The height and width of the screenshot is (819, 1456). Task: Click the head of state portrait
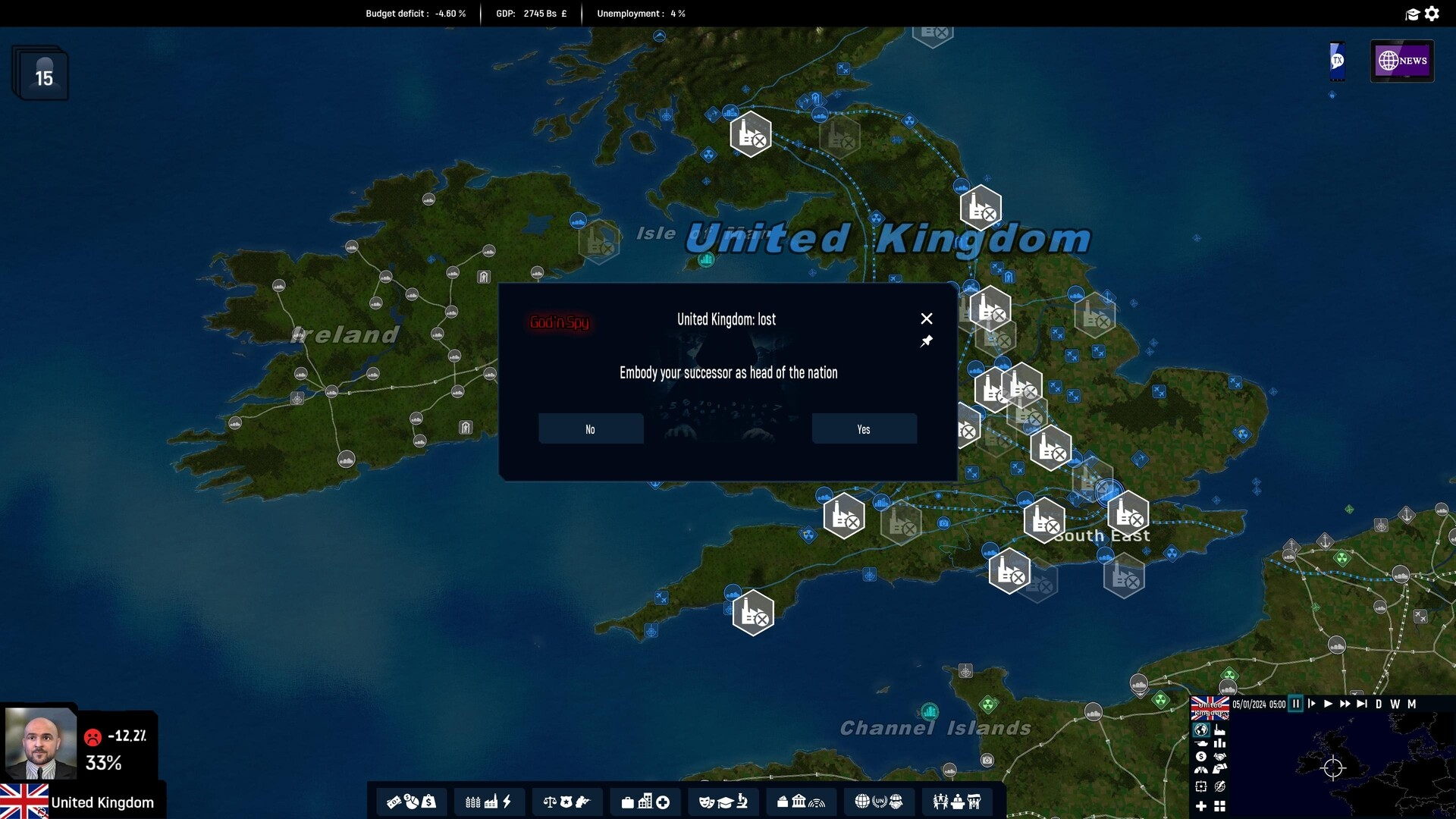point(40,745)
